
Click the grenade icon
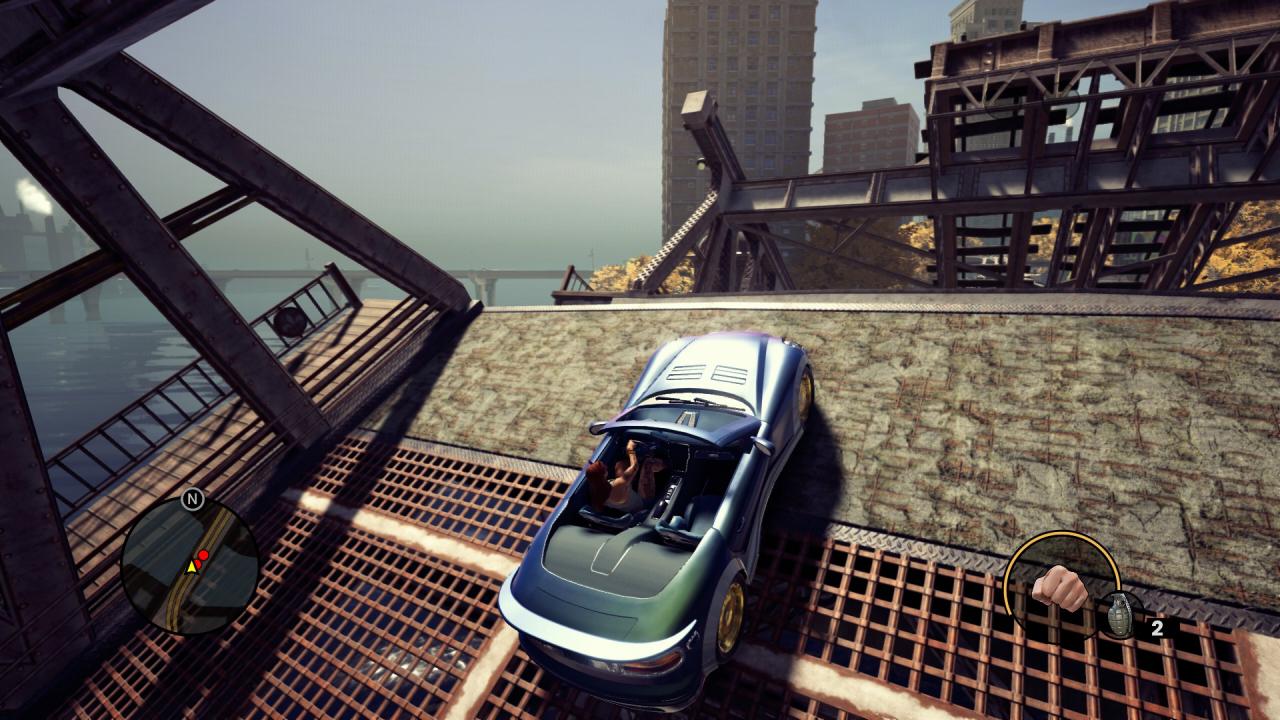pos(1118,614)
